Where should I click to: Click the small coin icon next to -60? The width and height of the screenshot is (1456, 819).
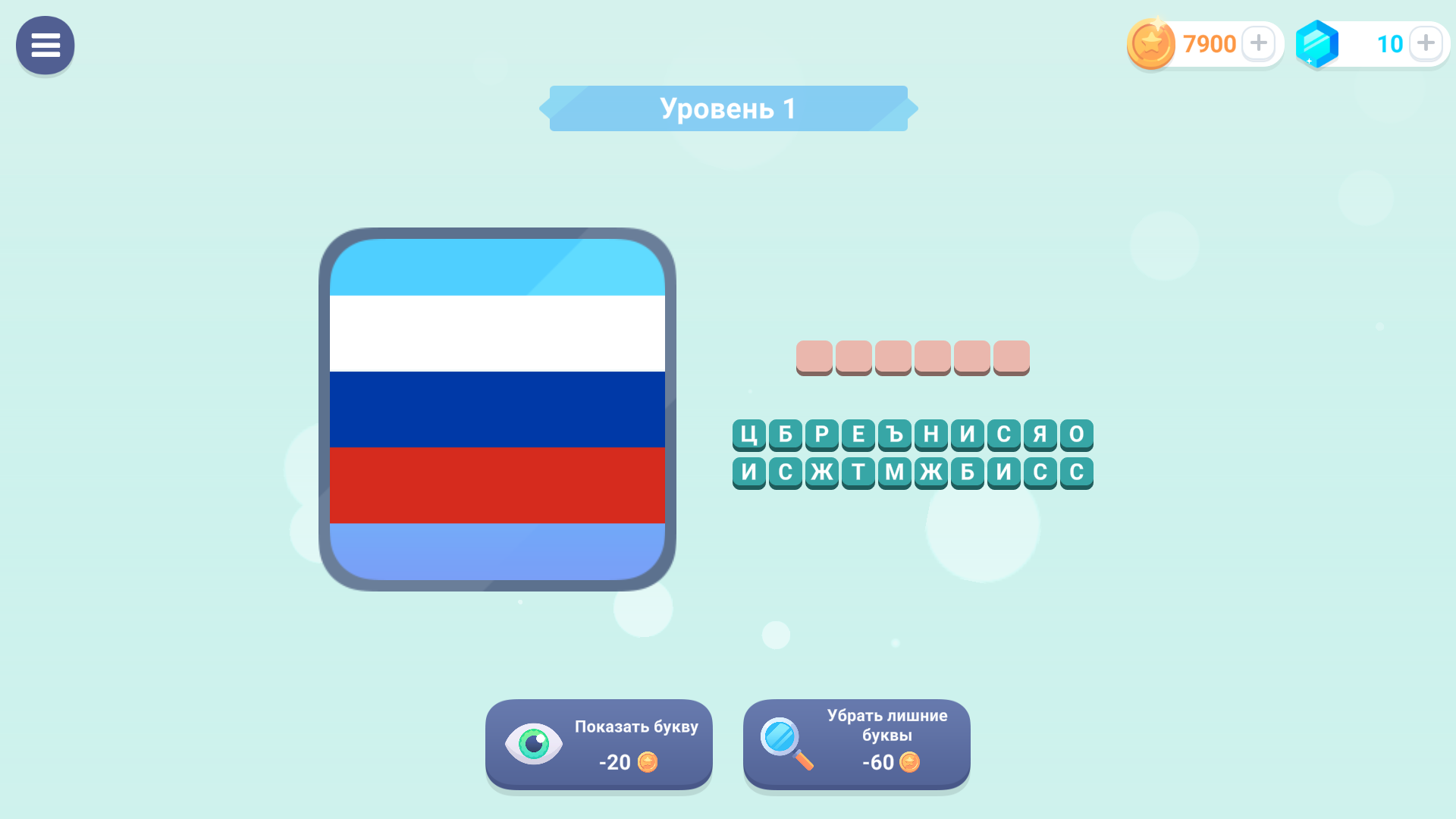[909, 764]
